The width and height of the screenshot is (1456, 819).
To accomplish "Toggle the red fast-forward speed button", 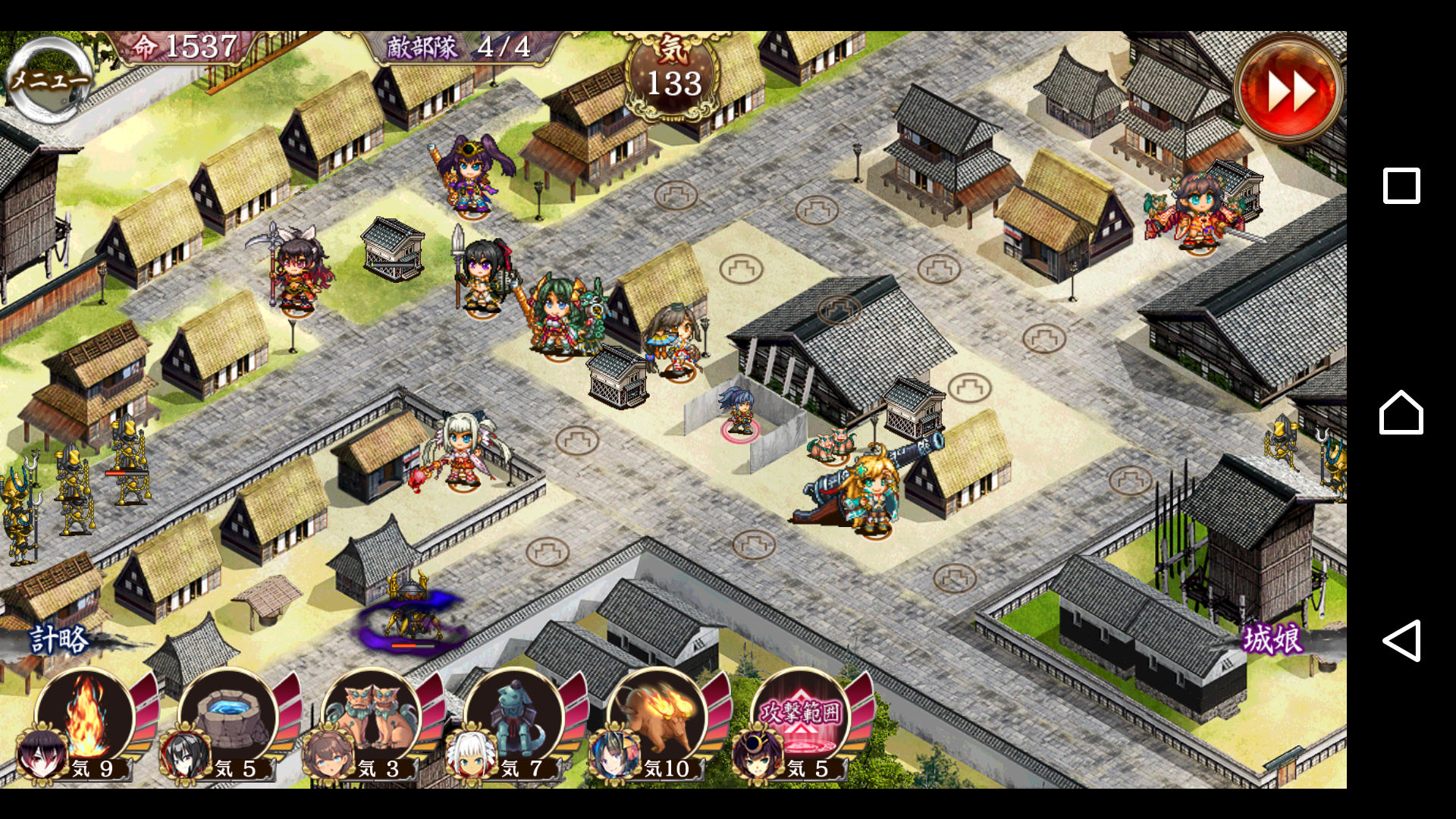I will point(1288,89).
